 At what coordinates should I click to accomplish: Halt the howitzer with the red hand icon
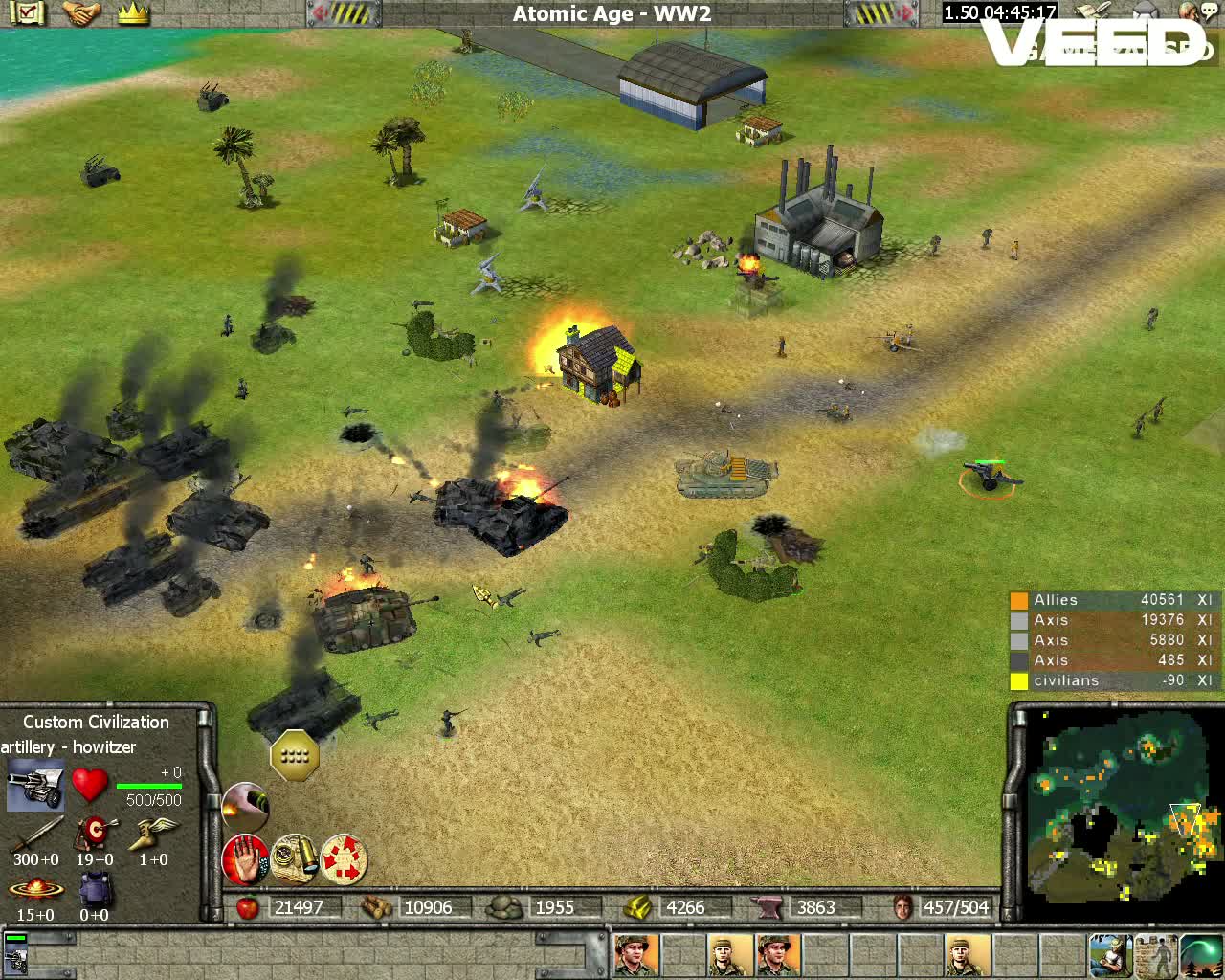(x=244, y=858)
